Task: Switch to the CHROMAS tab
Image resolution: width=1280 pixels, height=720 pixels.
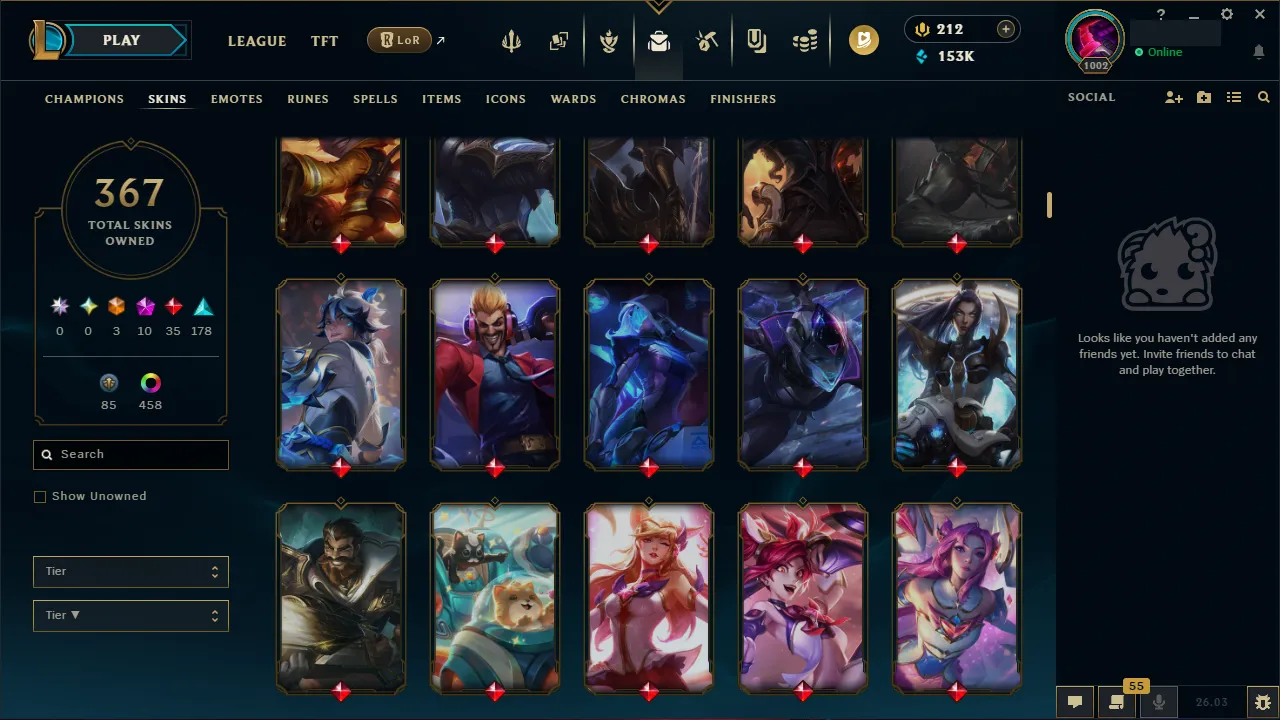Action: 653,99
